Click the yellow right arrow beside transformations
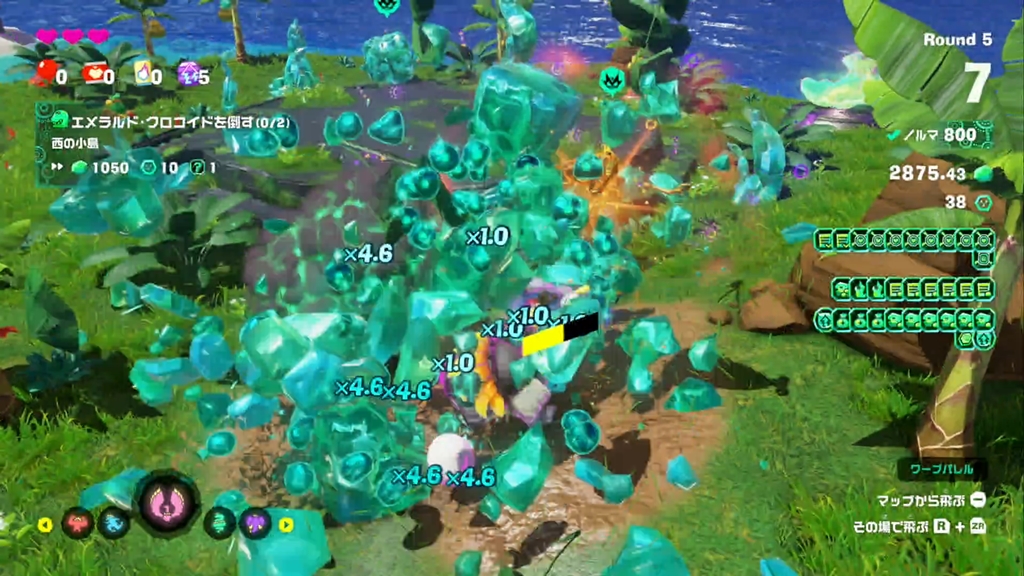The image size is (1024, 576). point(287,524)
